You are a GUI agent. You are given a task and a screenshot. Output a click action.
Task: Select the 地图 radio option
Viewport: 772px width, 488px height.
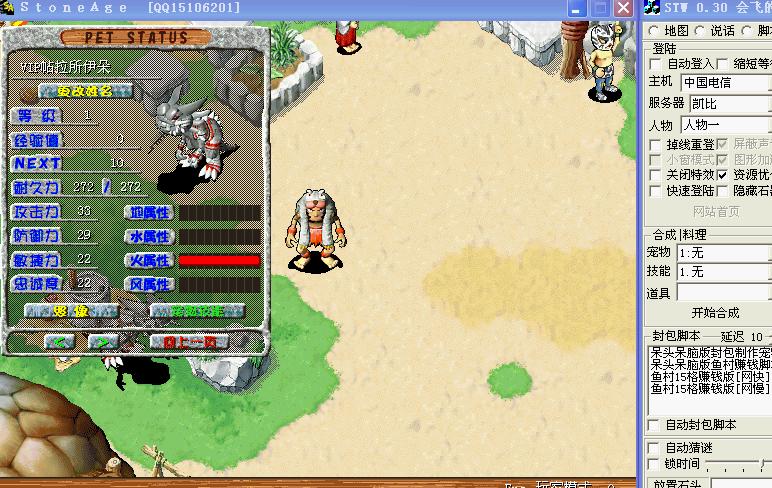pyautogui.click(x=654, y=31)
